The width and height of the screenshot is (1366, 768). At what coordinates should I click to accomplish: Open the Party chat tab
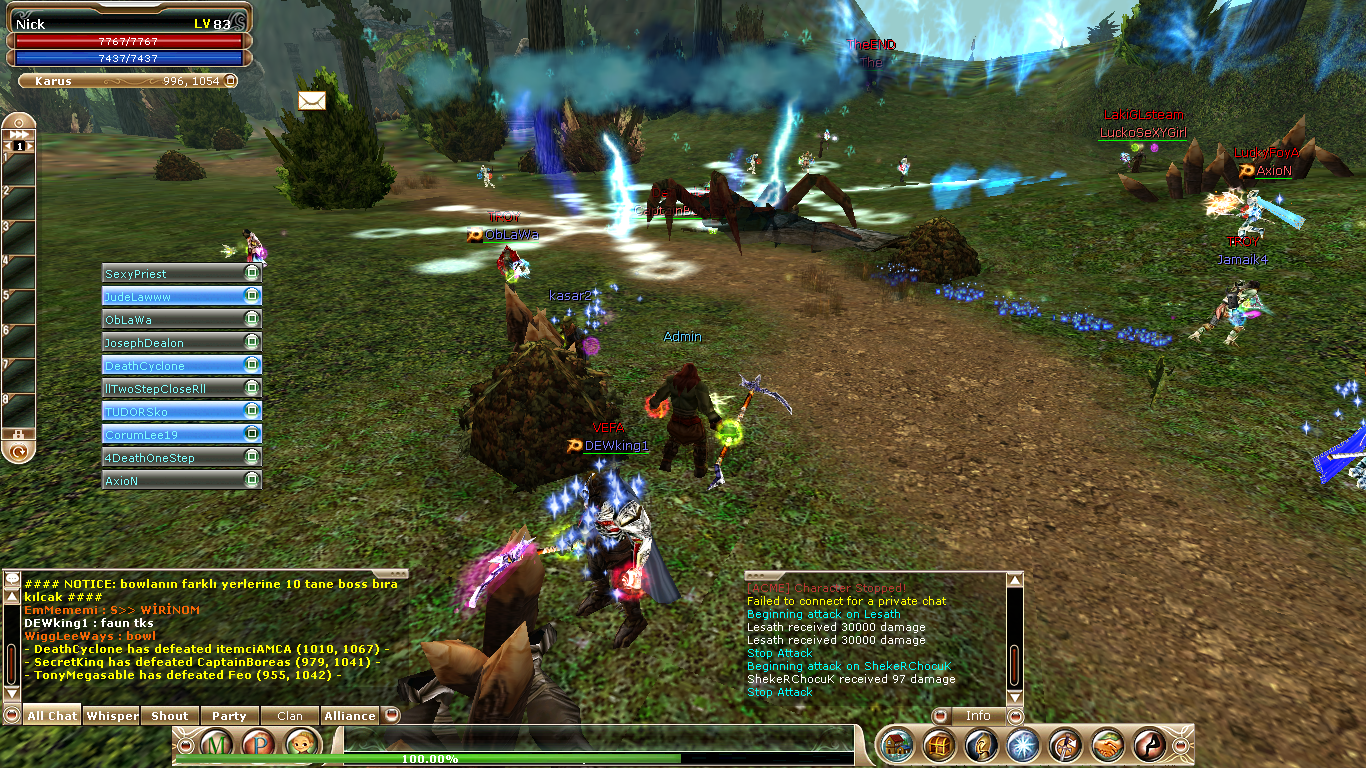[x=229, y=716]
